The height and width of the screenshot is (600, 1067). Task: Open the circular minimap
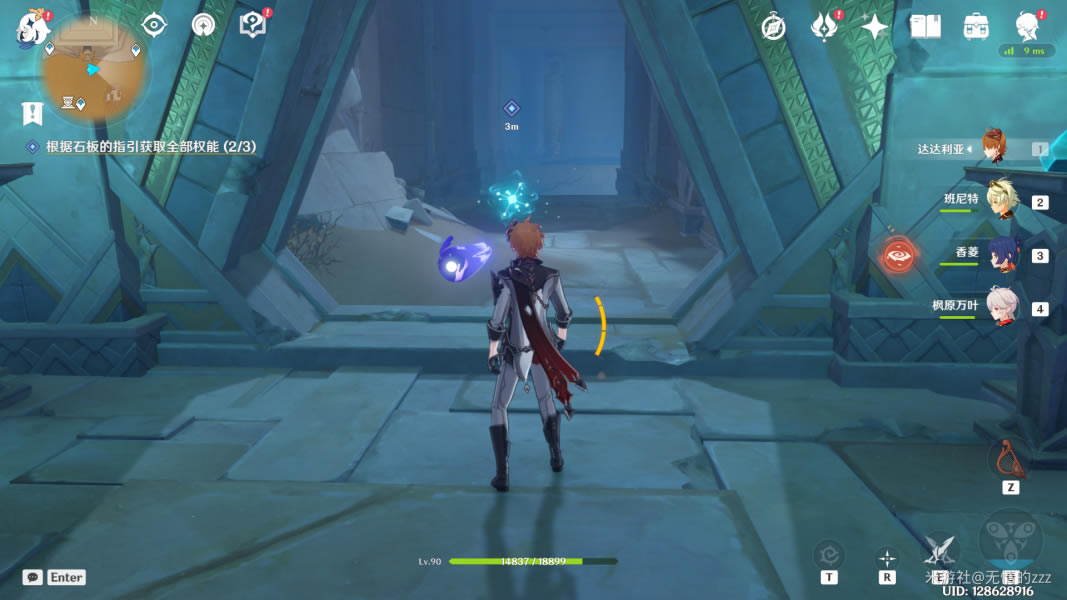pos(95,68)
